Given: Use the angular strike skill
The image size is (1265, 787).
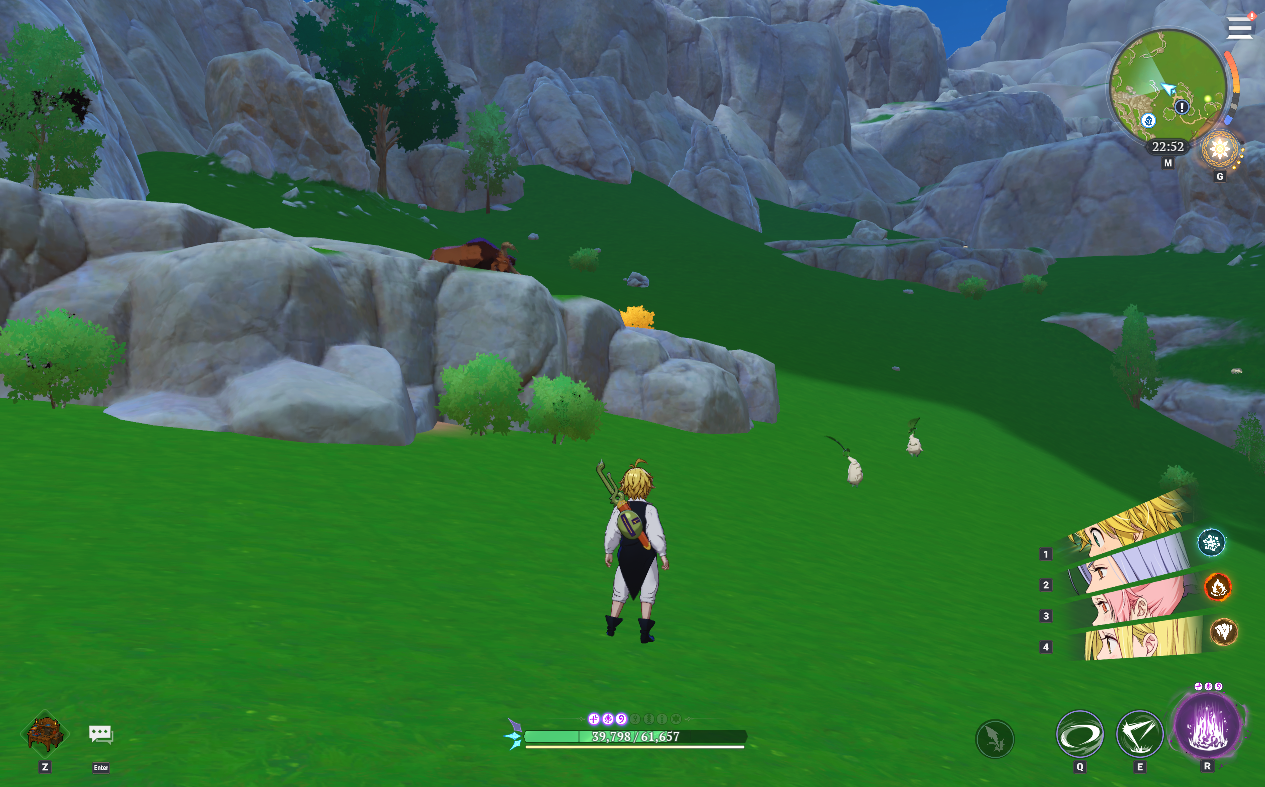Looking at the screenshot, I should click(x=1139, y=734).
